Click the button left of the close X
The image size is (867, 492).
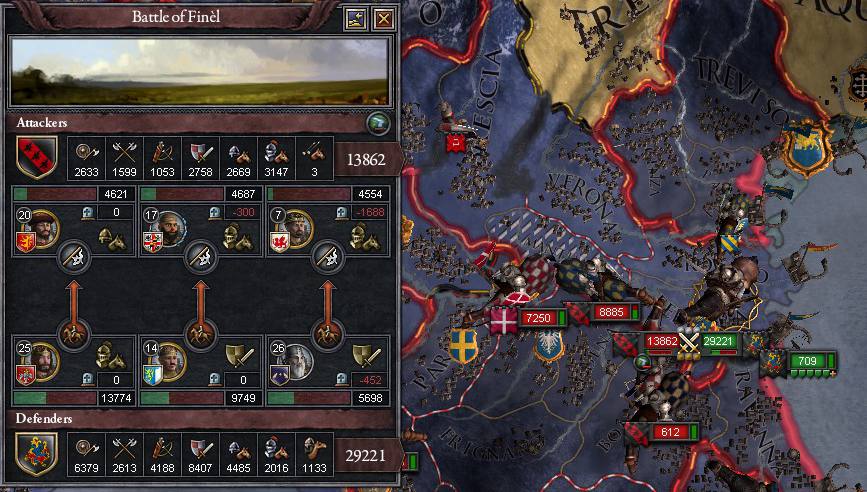click(x=356, y=18)
